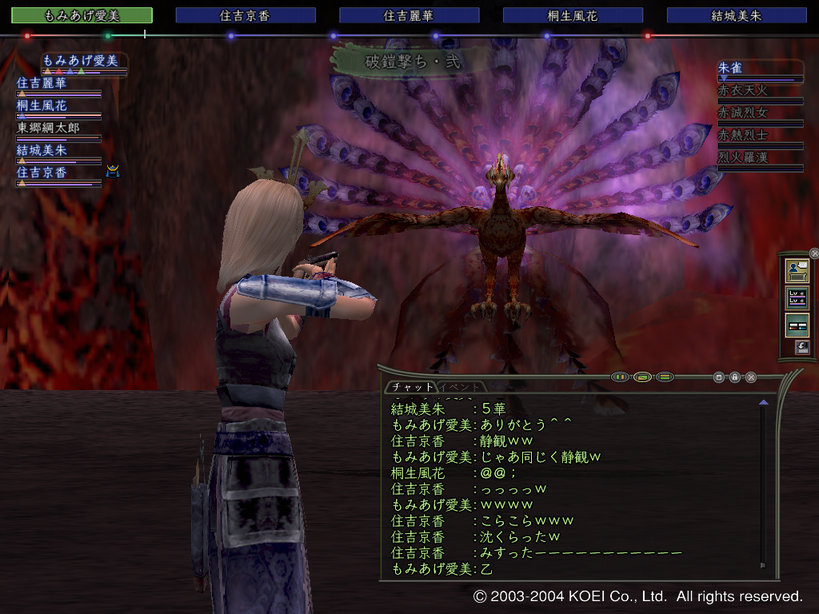Click the square minimize button on chat header
Image resolution: width=819 pixels, height=614 pixels.
[719, 377]
